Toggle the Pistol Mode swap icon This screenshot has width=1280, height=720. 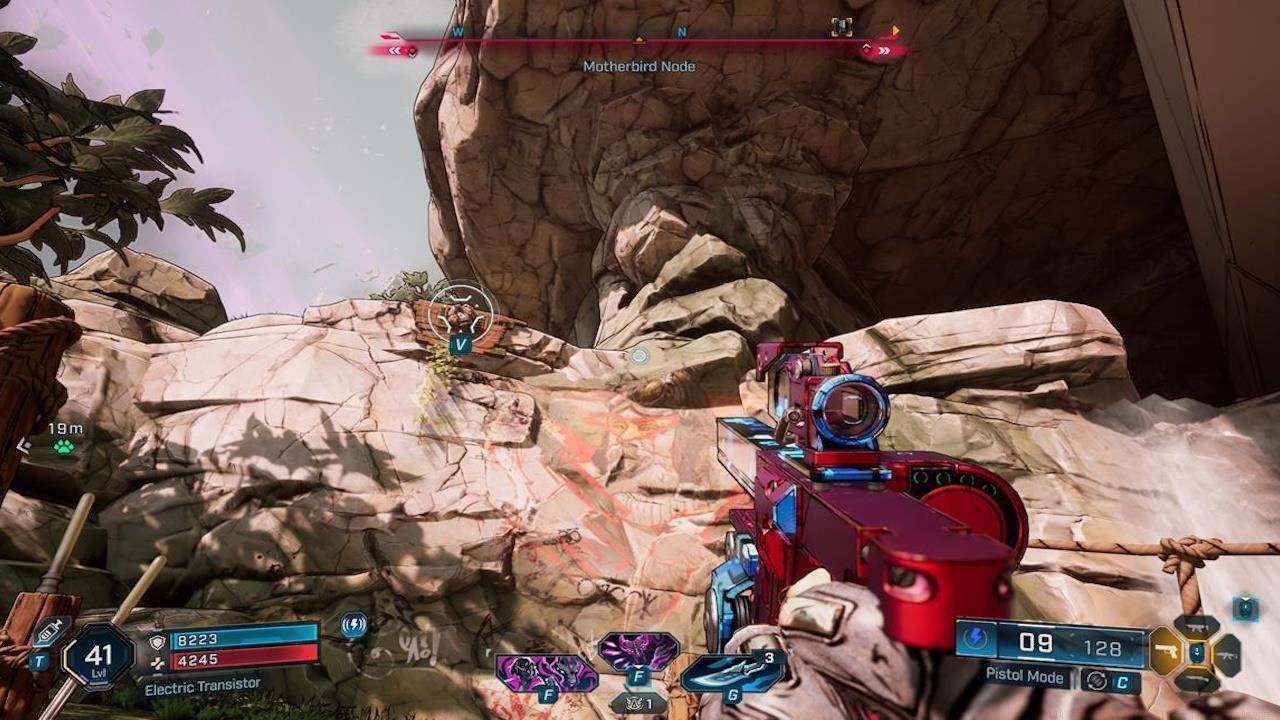[1097, 680]
